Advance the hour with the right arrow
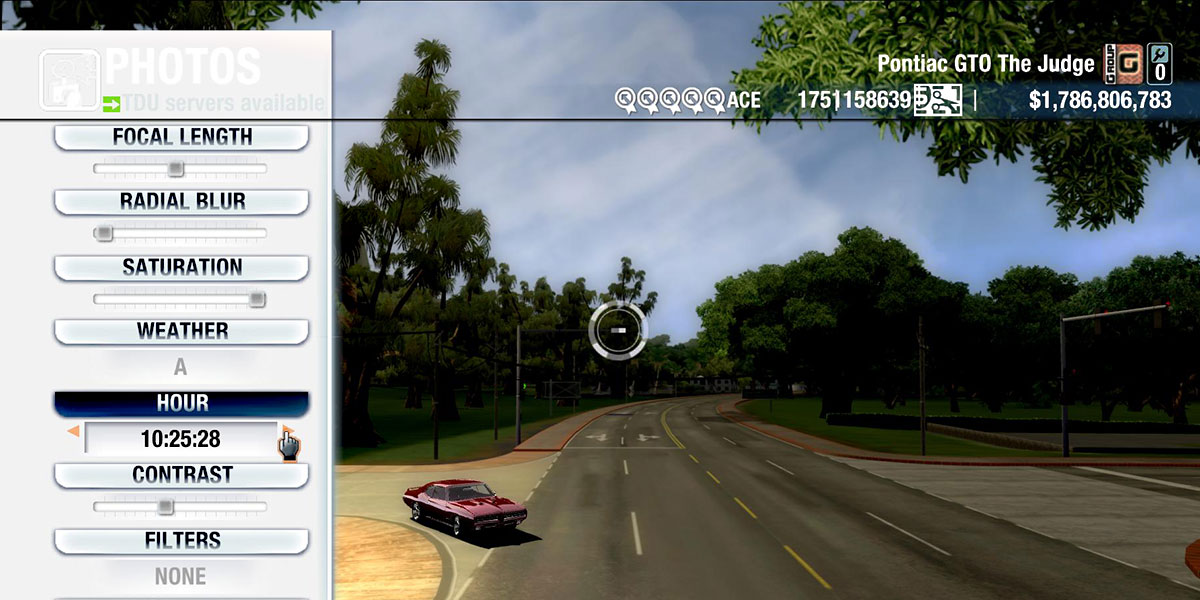 (286, 431)
